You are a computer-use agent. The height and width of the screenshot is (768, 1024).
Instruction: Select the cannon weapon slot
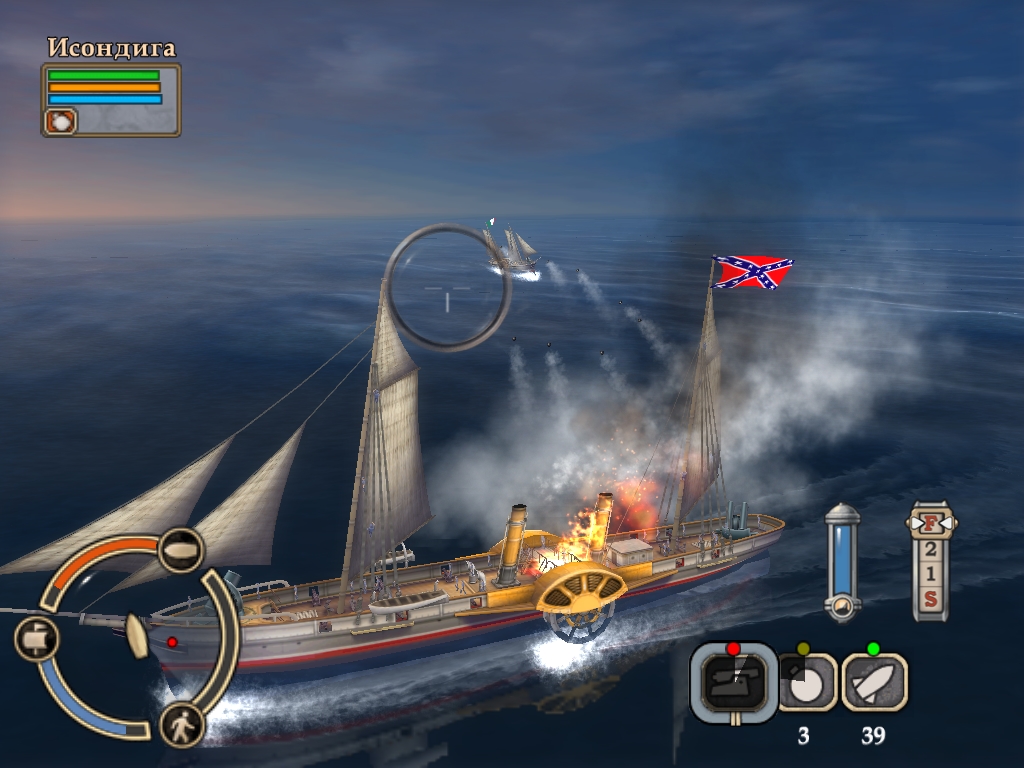click(x=734, y=681)
